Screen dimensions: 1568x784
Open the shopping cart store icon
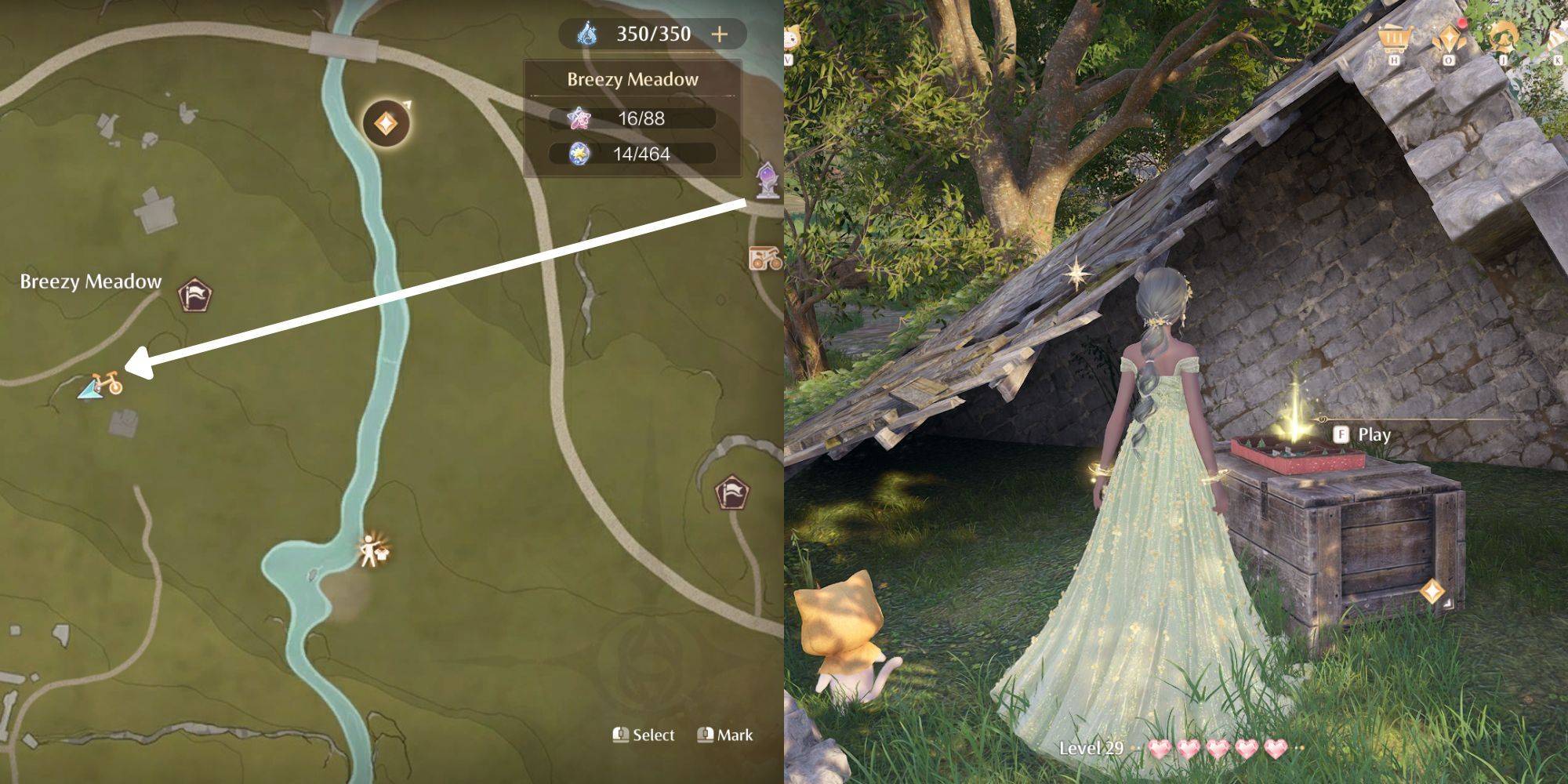(1394, 38)
